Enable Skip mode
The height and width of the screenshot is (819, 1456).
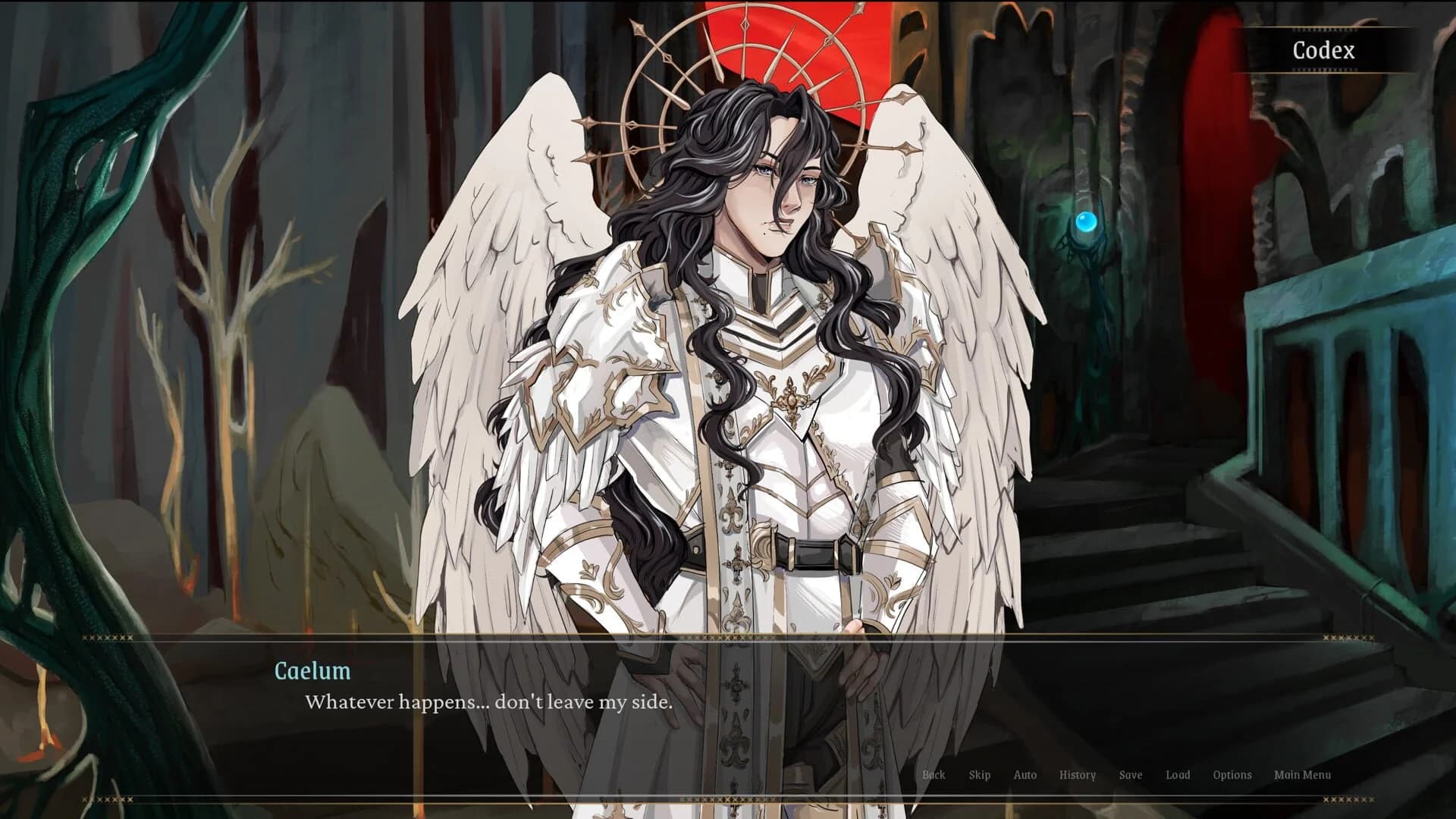coord(979,775)
